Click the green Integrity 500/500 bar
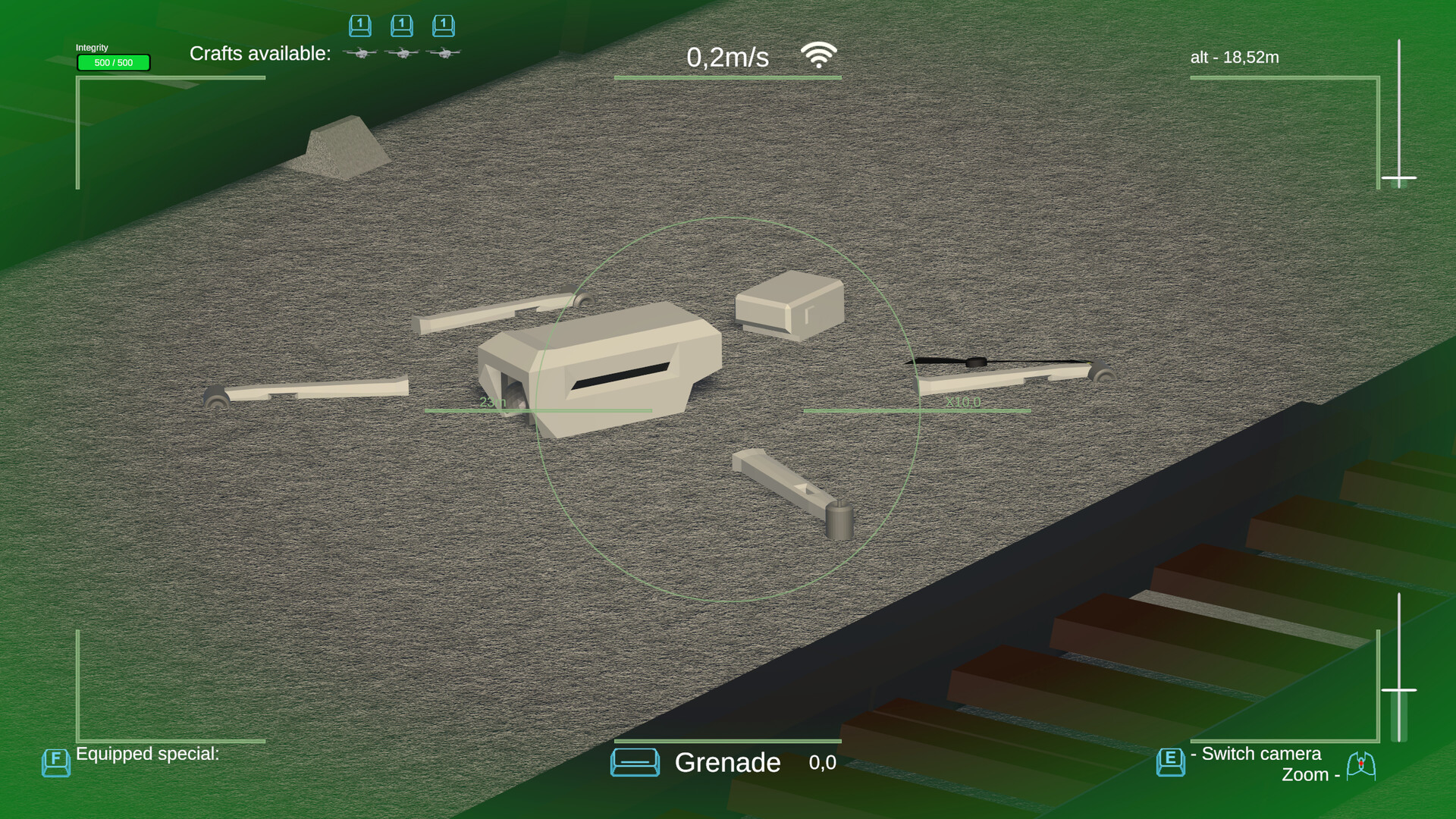Screen dimensions: 1456x819 point(113,62)
